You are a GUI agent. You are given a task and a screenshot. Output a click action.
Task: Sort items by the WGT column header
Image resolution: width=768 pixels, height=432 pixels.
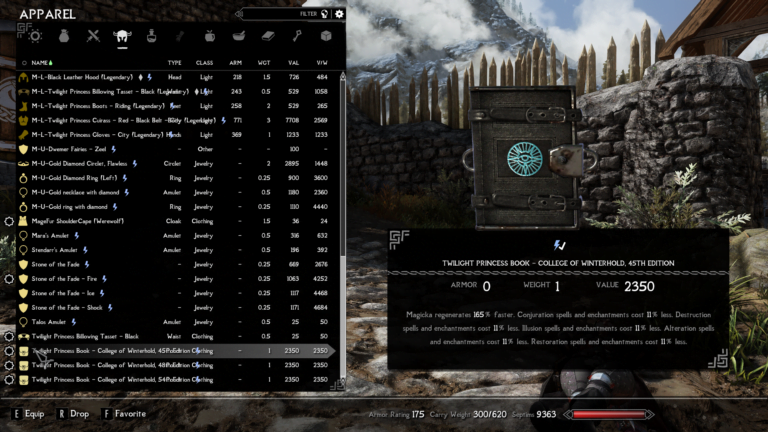(266, 62)
